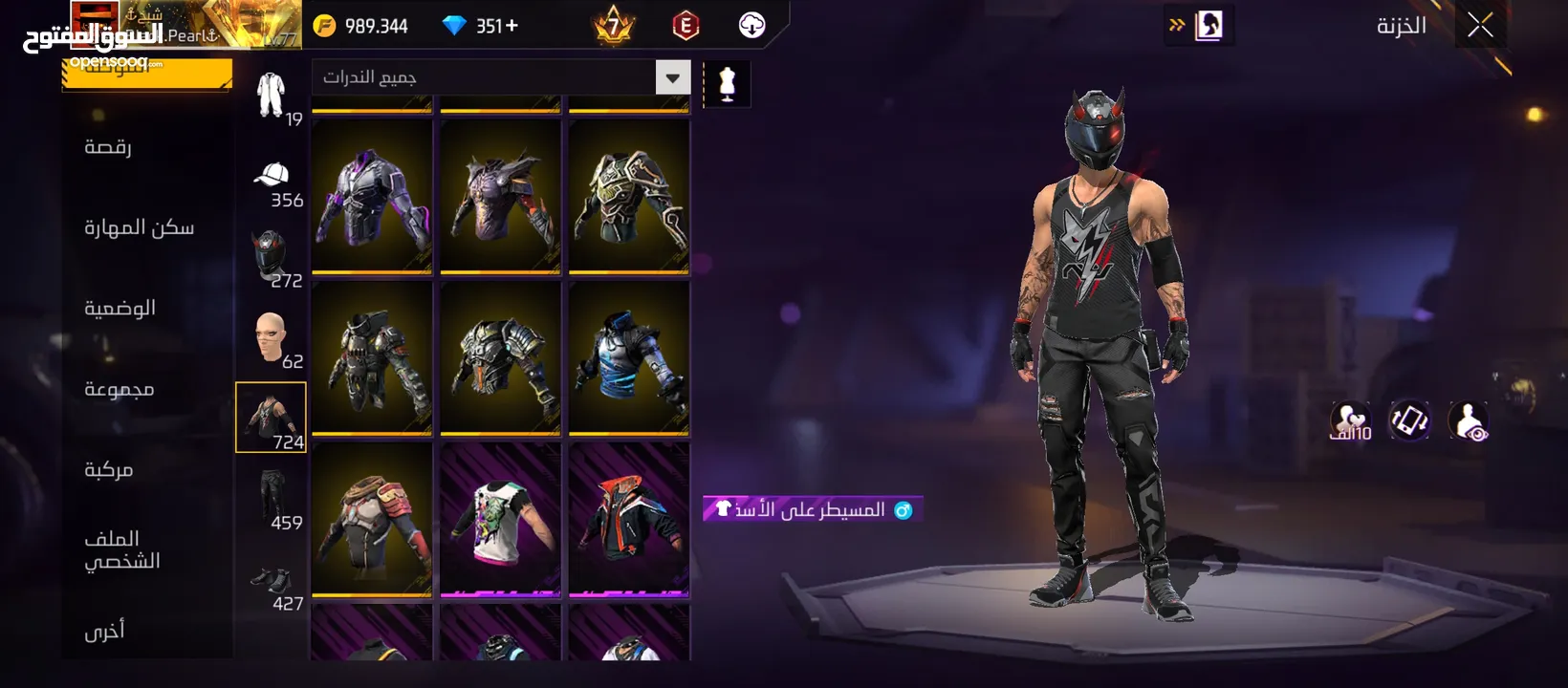
Task: Open the skill skin (سكن المهارة) category
Action: click(139, 227)
